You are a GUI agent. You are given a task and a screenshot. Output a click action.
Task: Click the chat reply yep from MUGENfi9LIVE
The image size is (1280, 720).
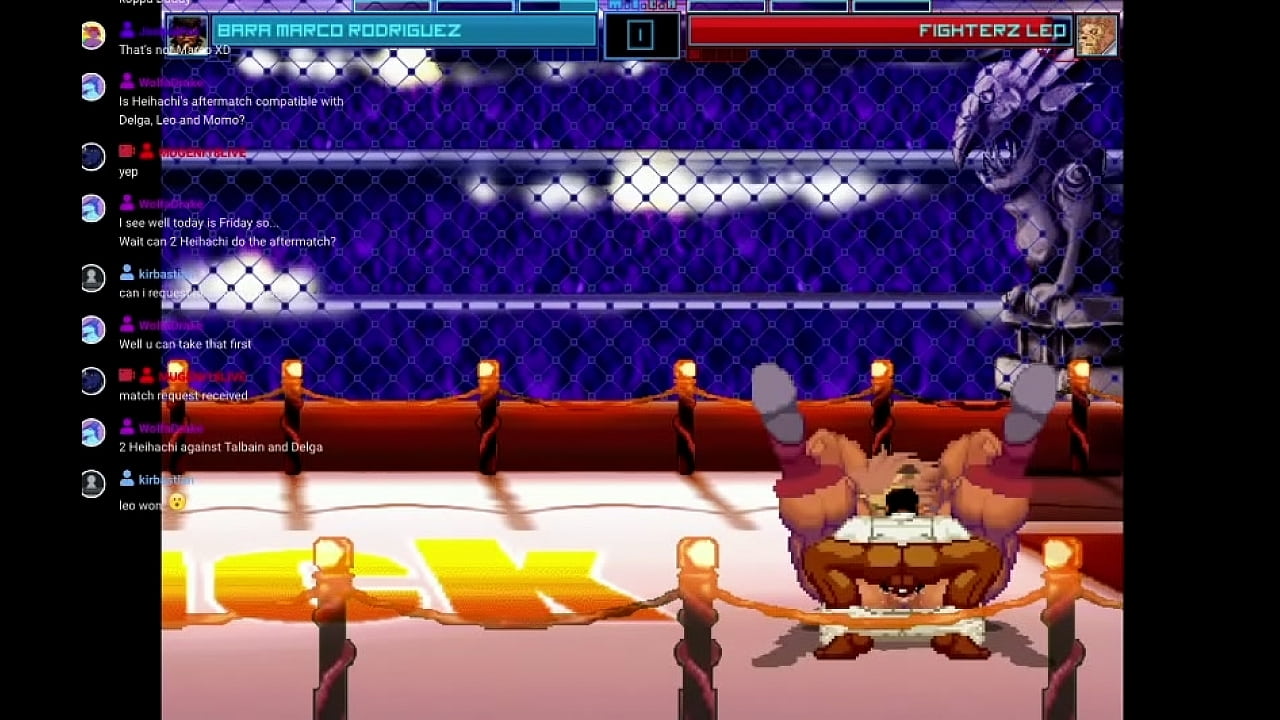pos(129,171)
